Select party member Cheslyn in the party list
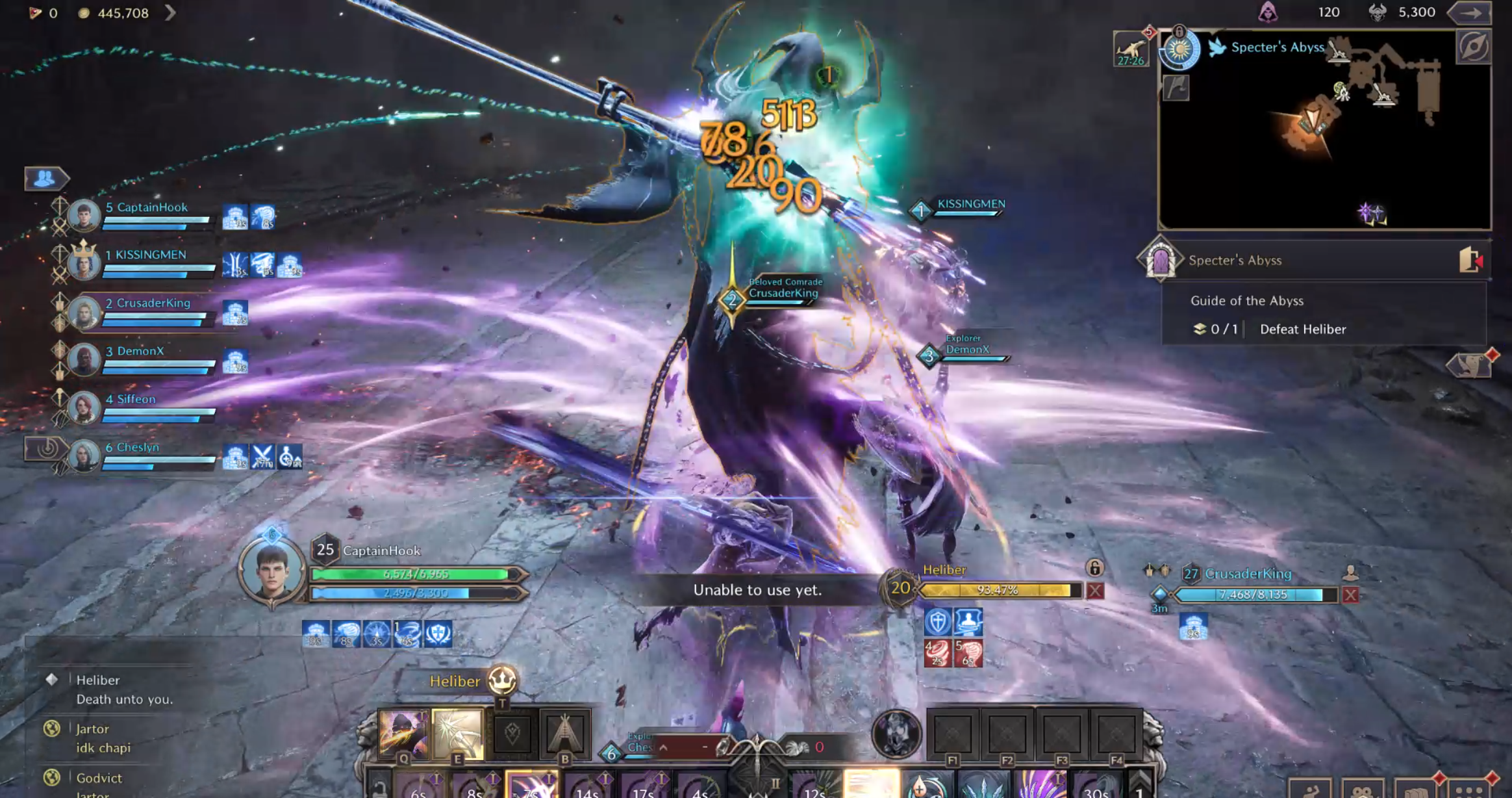1512x798 pixels. pyautogui.click(x=137, y=448)
